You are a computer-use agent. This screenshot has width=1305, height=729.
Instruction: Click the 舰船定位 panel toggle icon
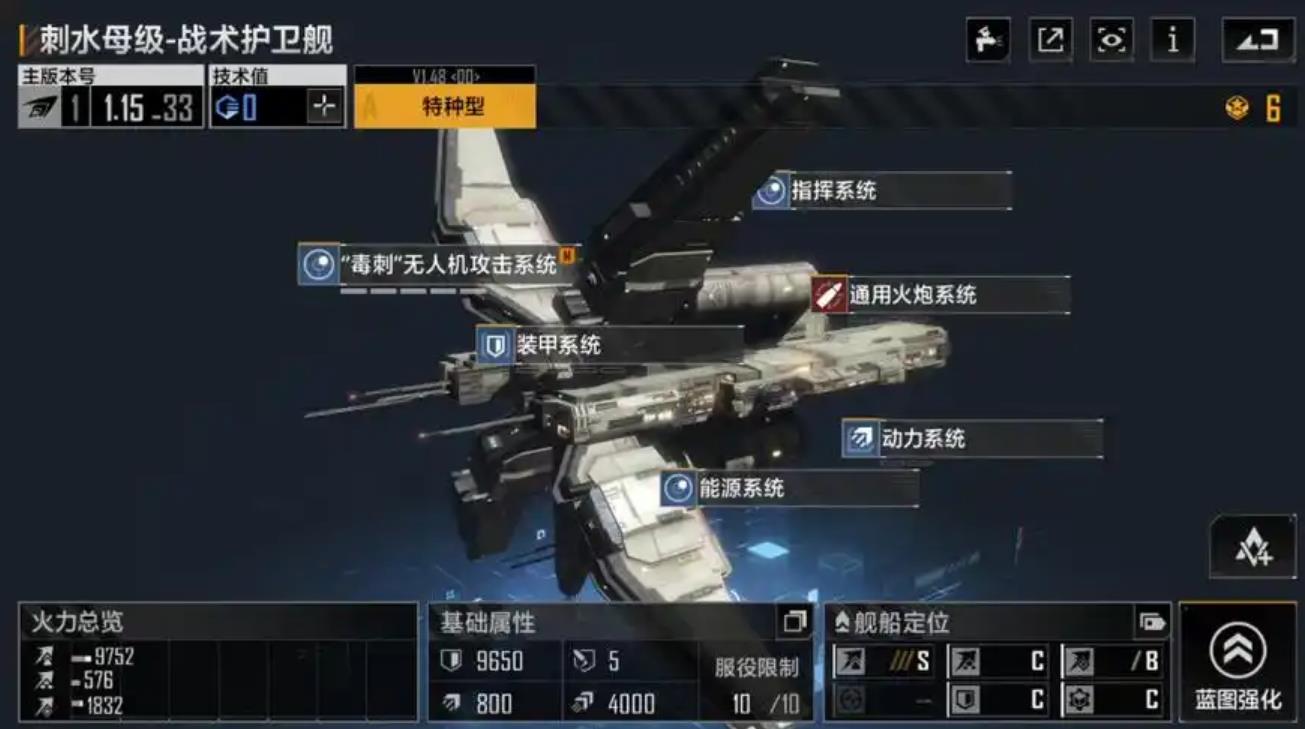(1152, 622)
